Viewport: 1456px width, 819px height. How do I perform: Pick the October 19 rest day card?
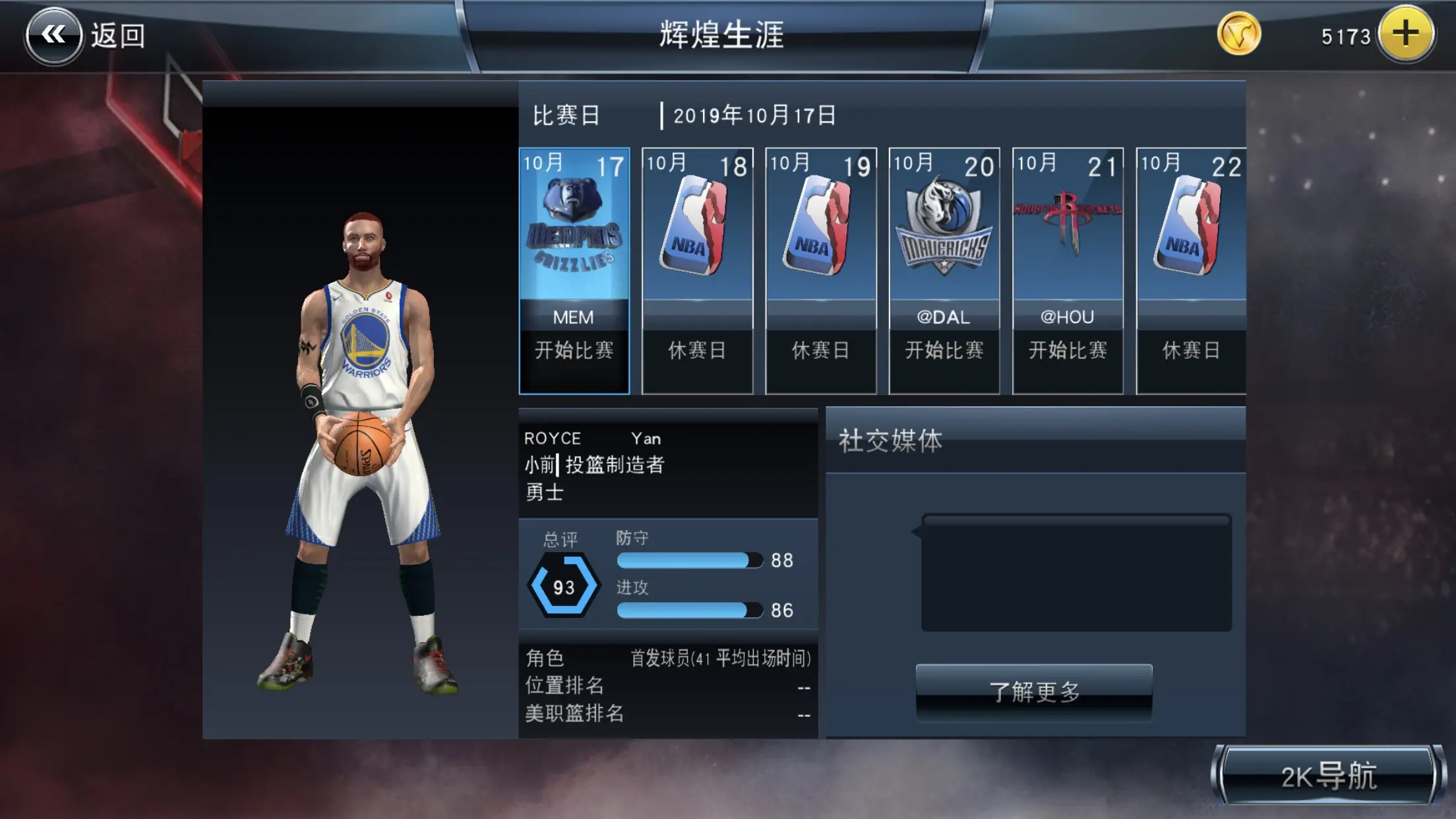(820, 270)
